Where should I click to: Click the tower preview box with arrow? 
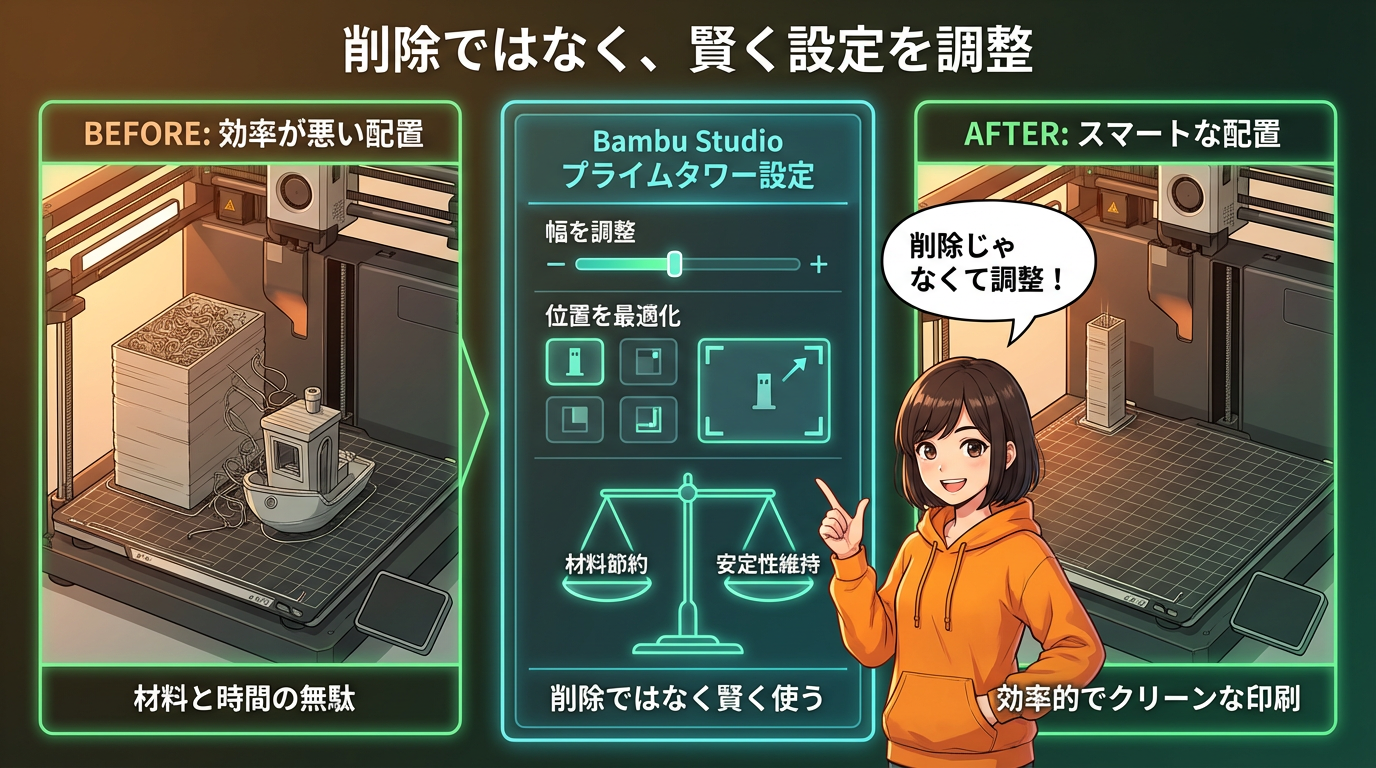click(764, 390)
